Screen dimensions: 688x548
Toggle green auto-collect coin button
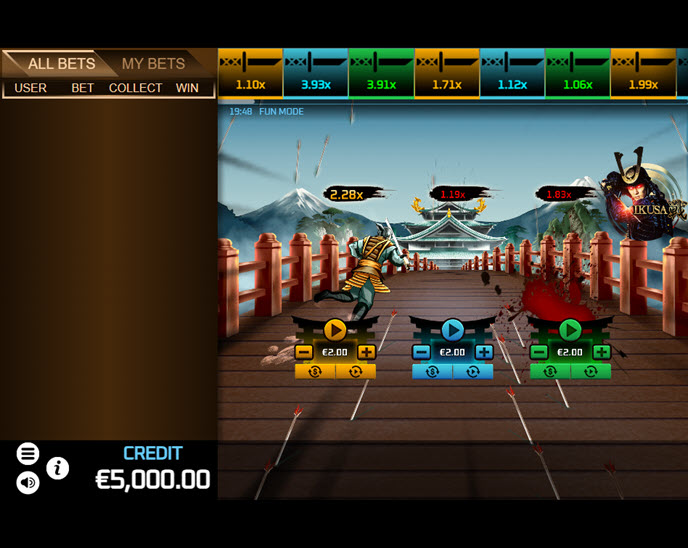(550, 371)
